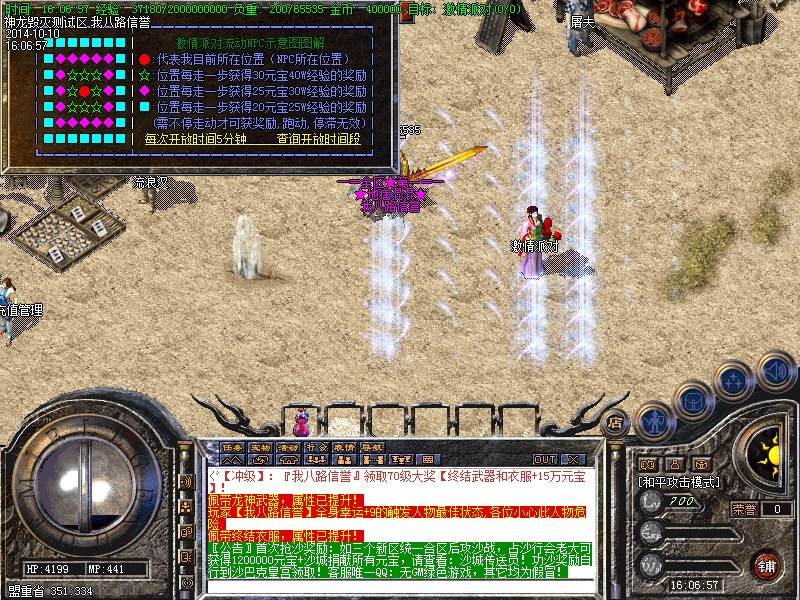Click the 和平攻击模式 attack mode label
This screenshot has width=800, height=600.
click(x=677, y=481)
